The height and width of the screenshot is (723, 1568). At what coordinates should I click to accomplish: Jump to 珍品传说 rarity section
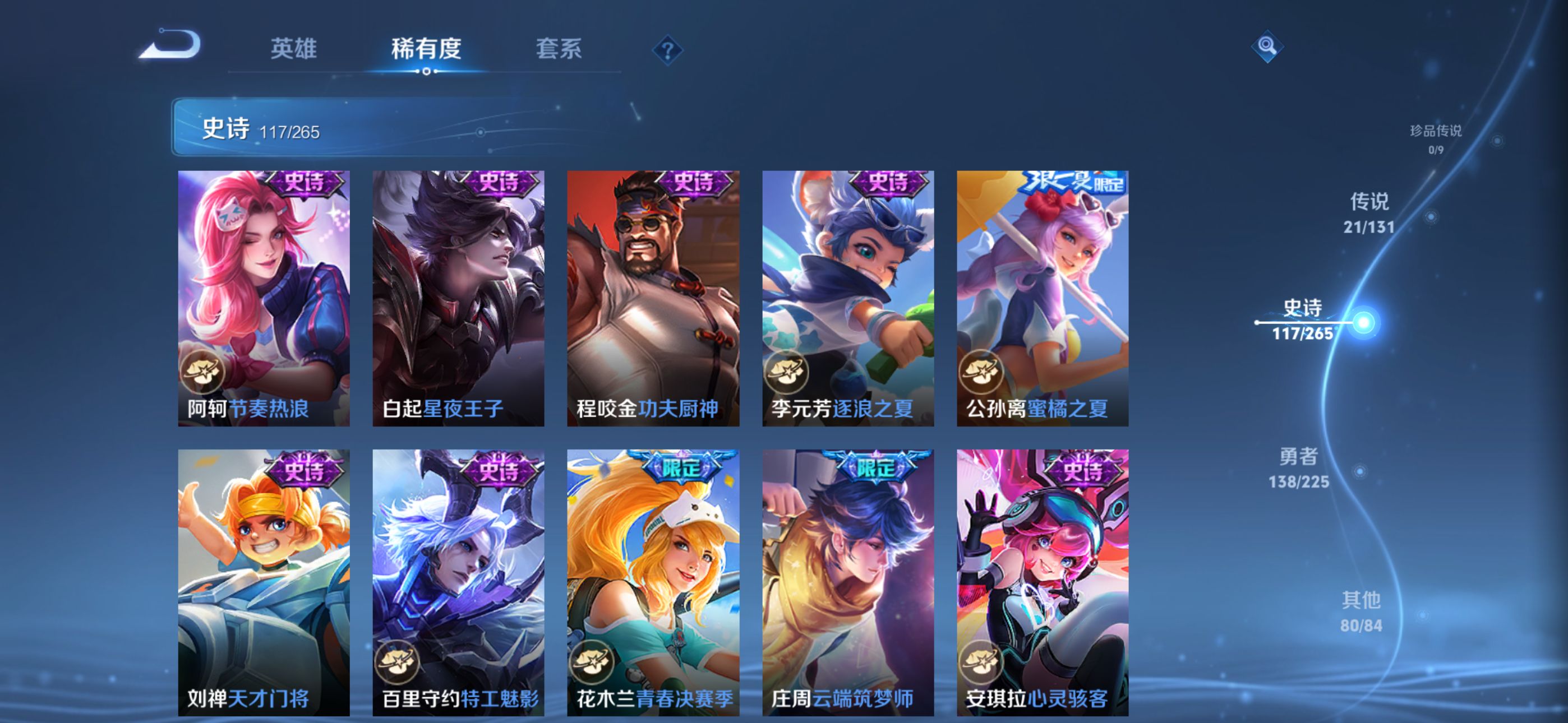1436,139
